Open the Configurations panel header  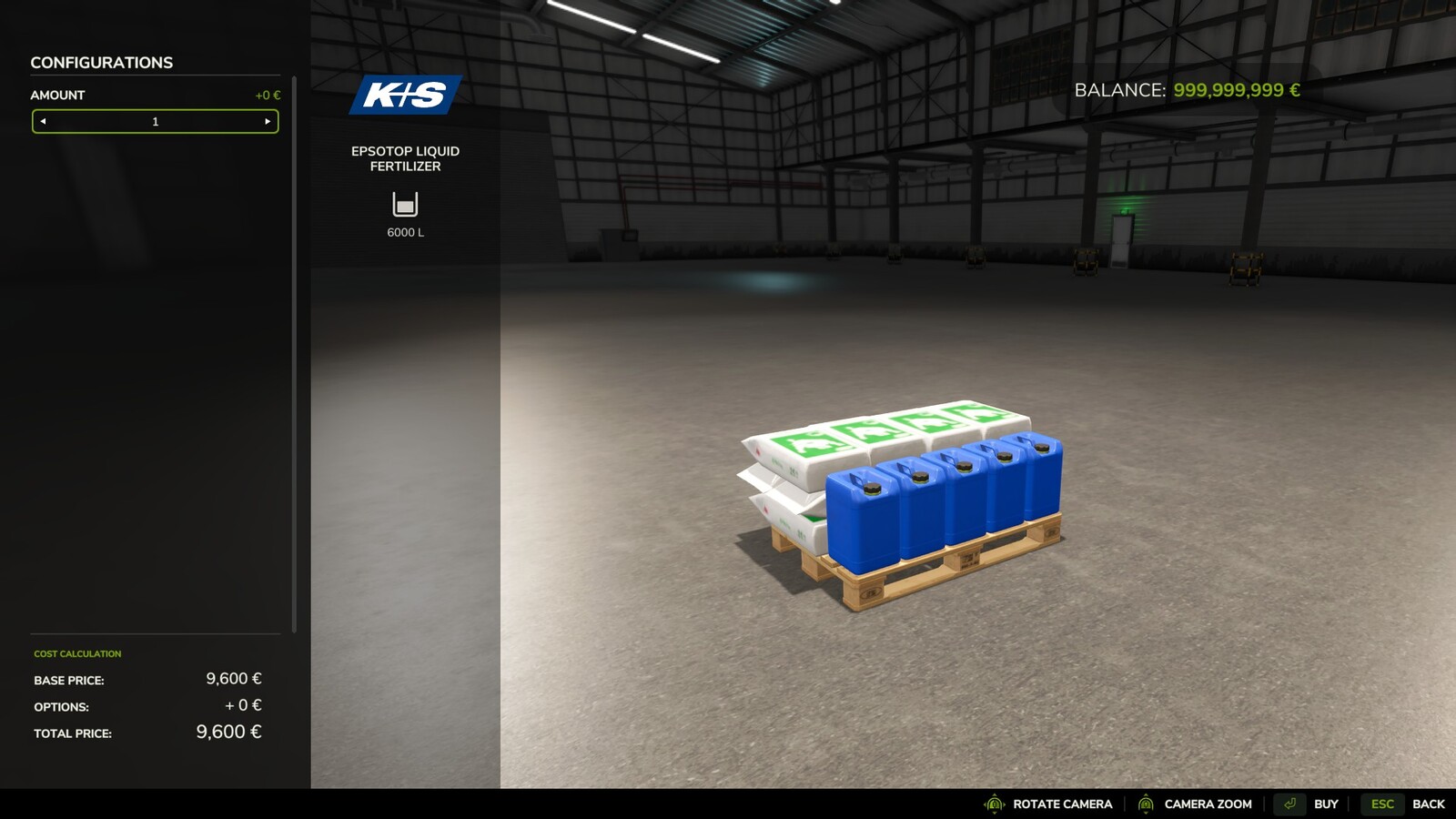pyautogui.click(x=102, y=63)
